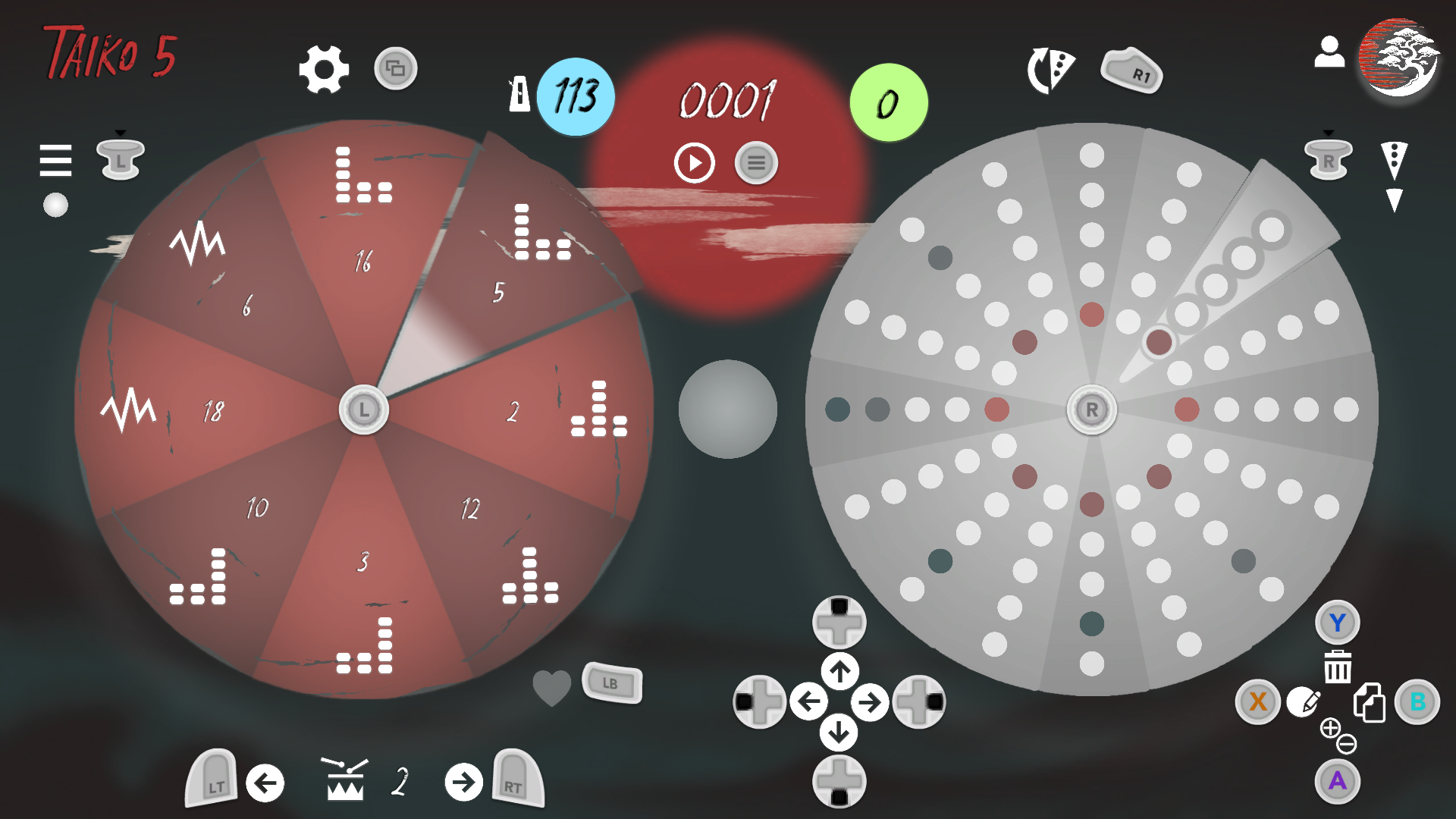
Task: Select the left drum L dropdown
Action: pyautogui.click(x=121, y=158)
